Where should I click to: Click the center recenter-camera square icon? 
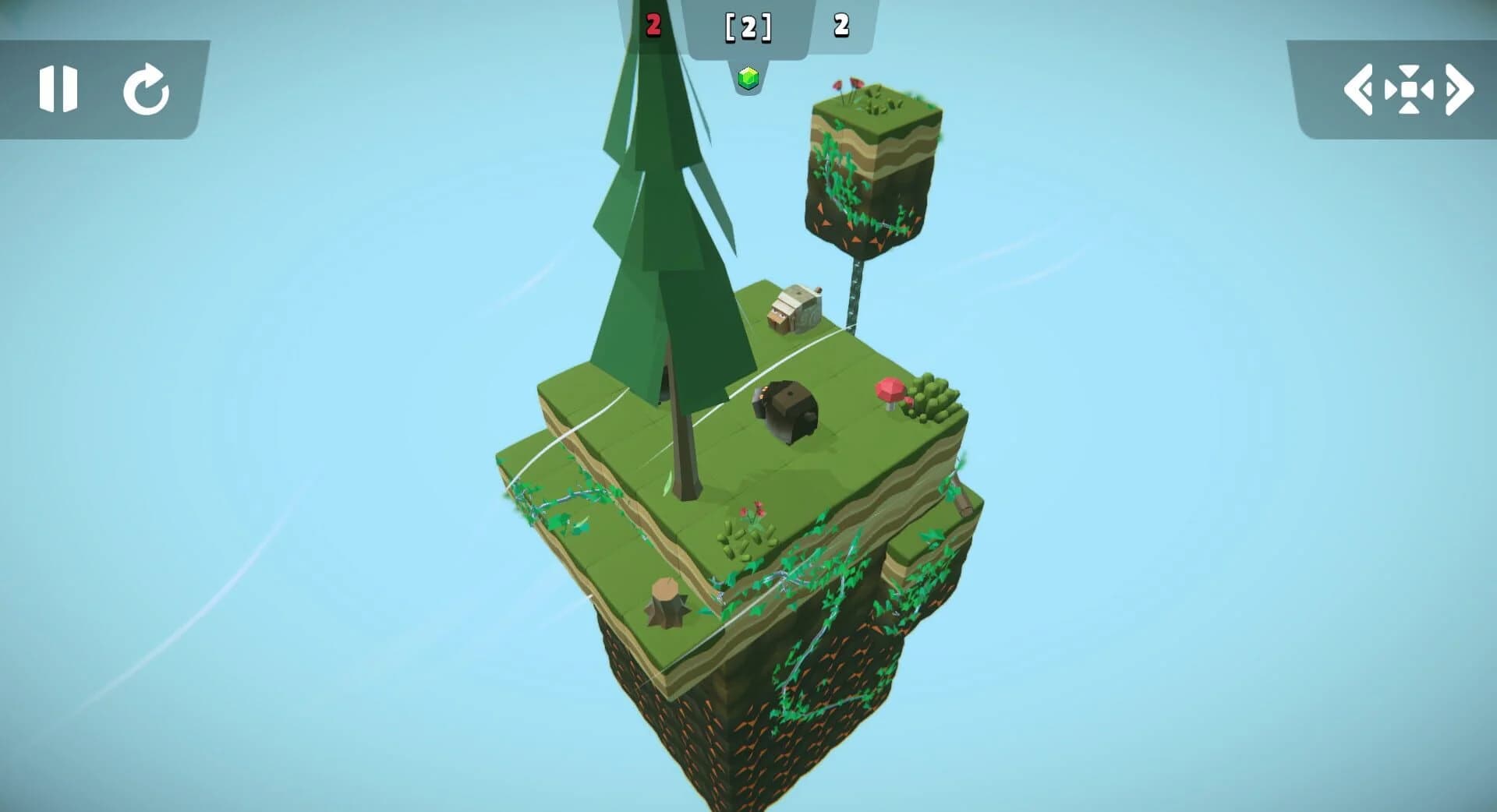(x=1408, y=89)
